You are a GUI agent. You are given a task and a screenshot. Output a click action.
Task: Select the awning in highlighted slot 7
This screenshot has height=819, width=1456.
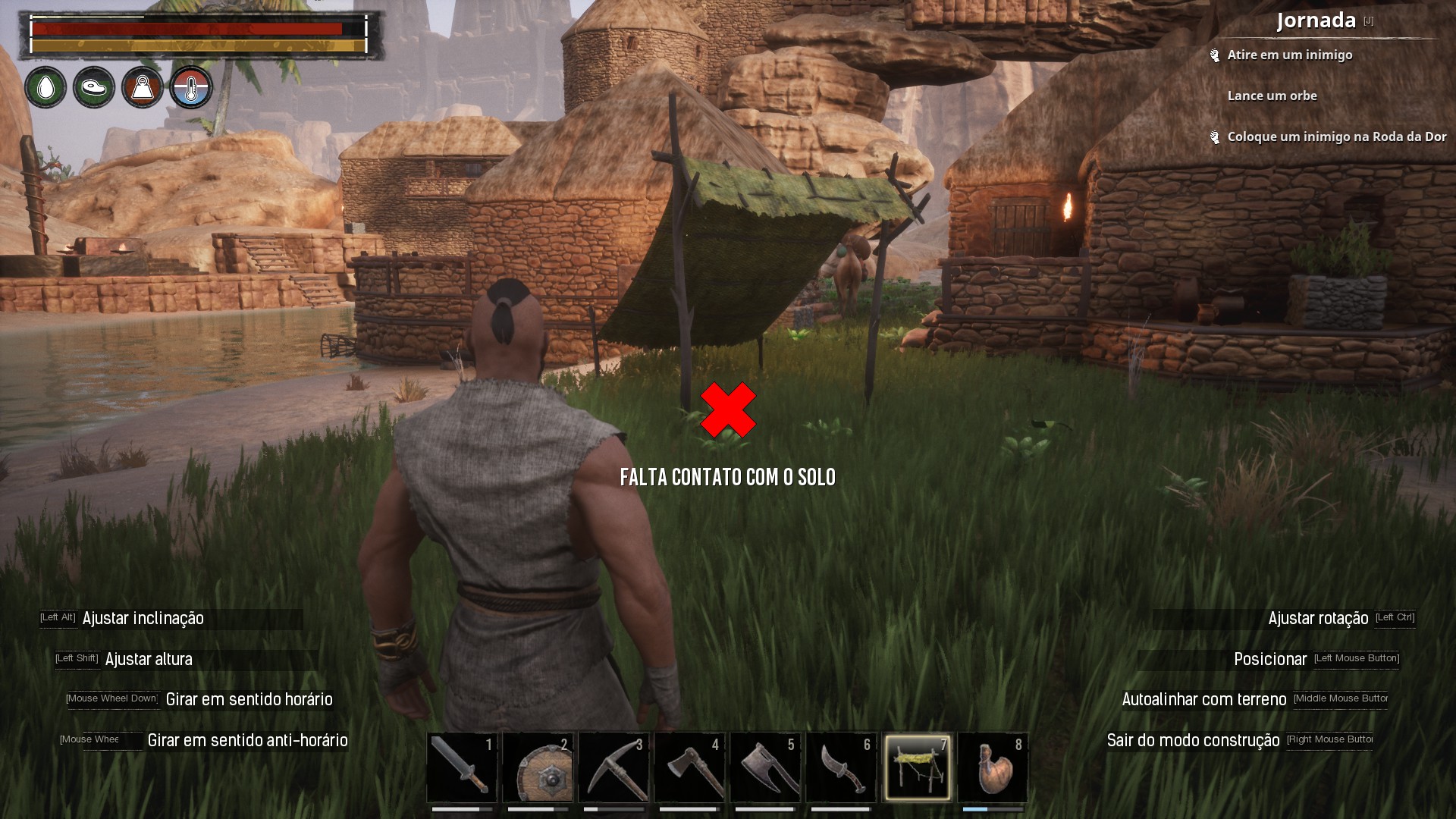pos(919,768)
